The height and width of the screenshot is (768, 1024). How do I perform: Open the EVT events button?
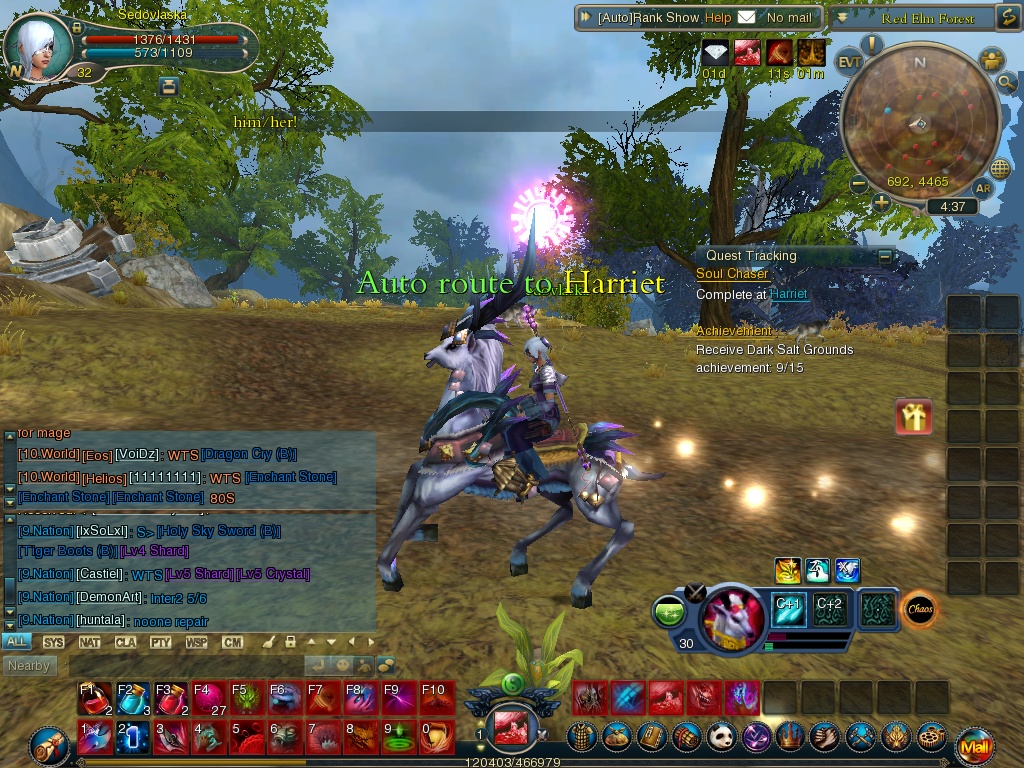click(849, 61)
